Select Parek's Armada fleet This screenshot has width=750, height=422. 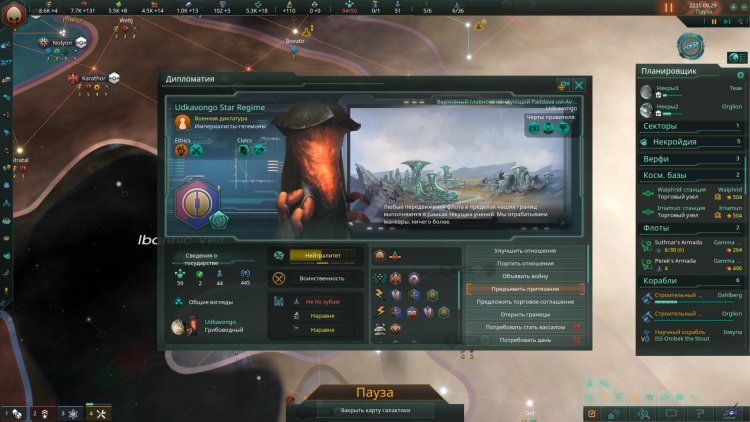click(692, 264)
